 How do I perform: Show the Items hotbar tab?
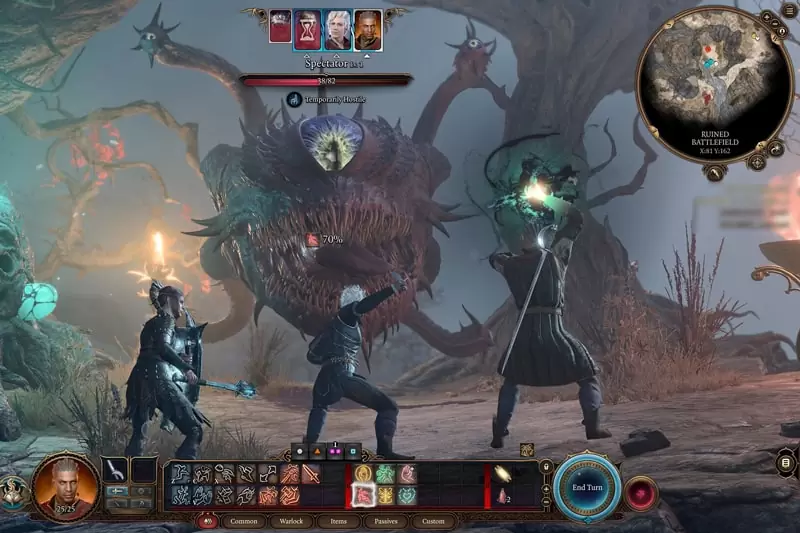point(339,521)
